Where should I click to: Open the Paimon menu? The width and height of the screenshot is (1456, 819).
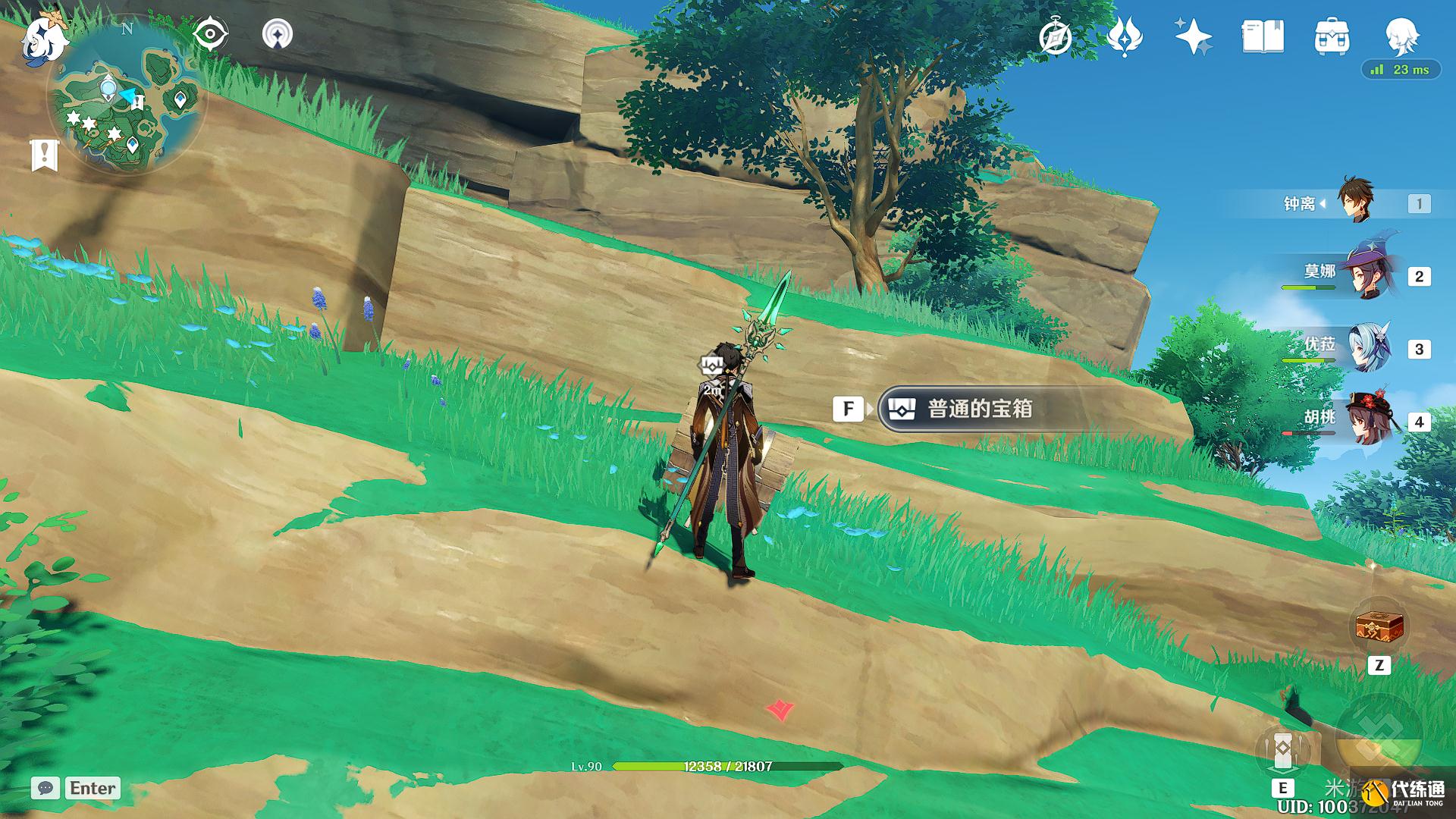44,39
